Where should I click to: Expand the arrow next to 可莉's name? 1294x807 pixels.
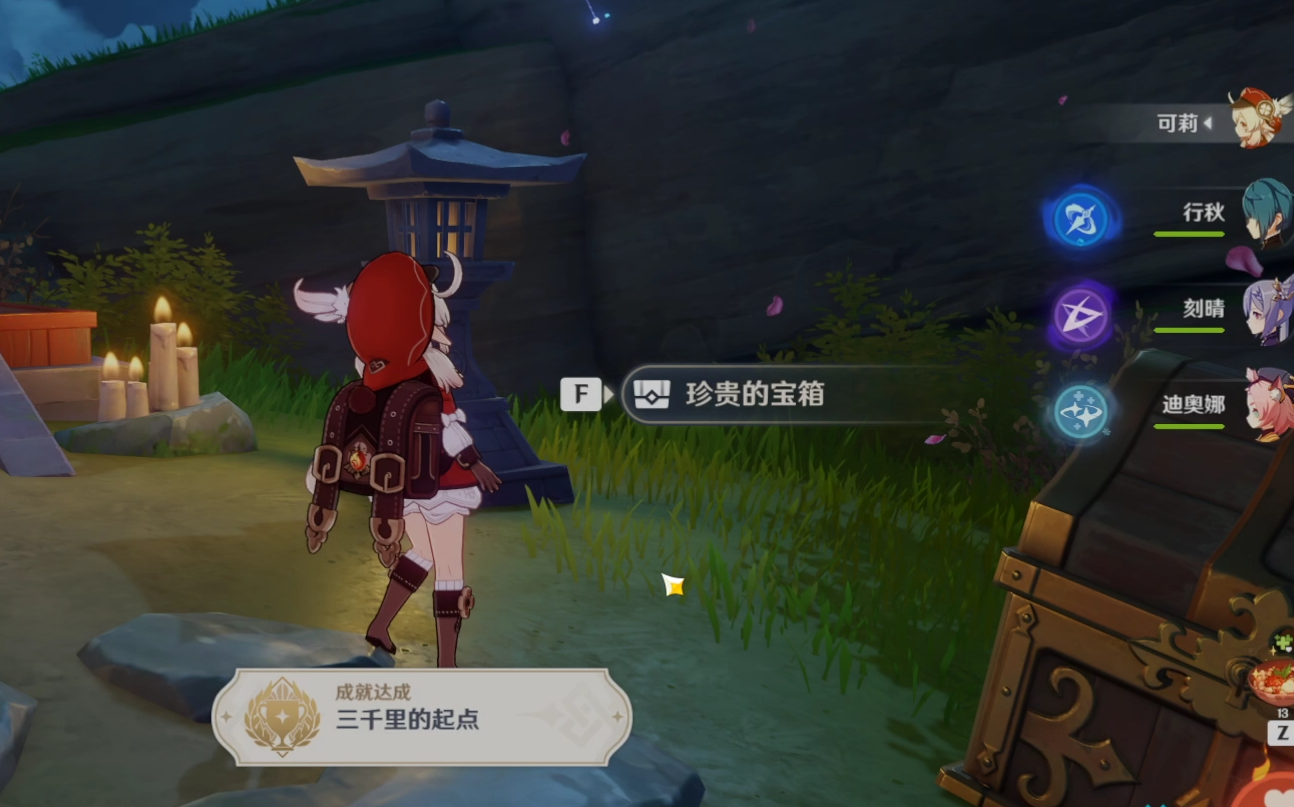[1210, 124]
